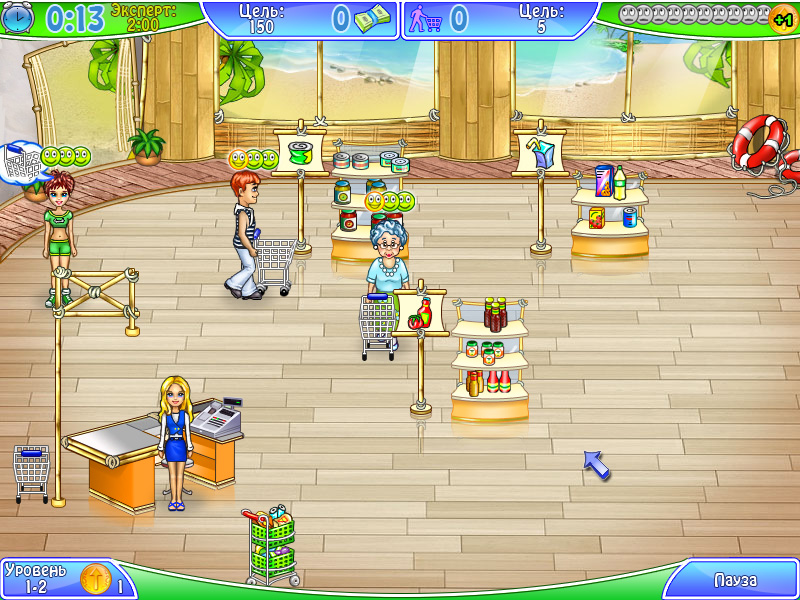
Task: Pause the game with the Пауза button
Action: (x=734, y=580)
